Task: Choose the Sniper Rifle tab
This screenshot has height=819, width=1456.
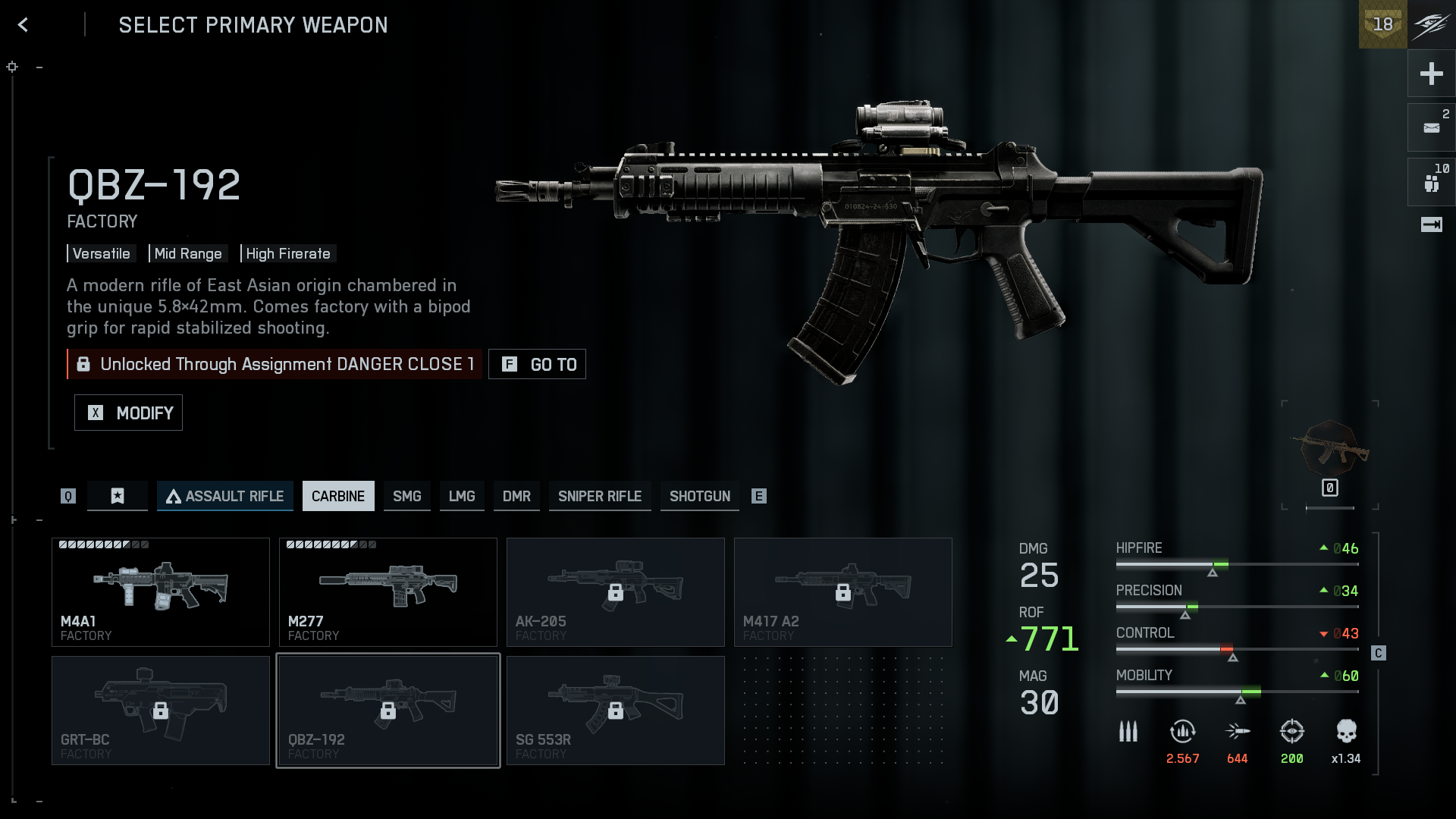Action: 599,496
